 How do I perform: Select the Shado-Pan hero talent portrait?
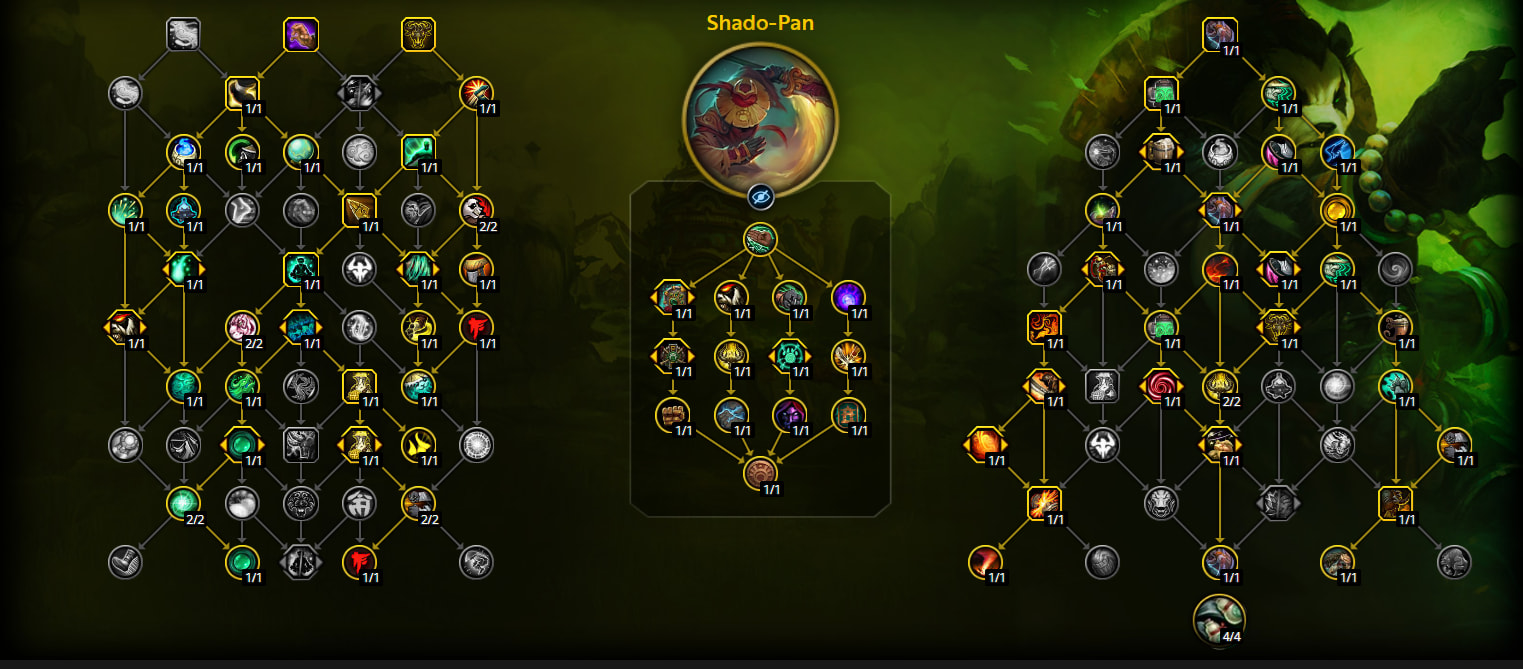point(760,118)
